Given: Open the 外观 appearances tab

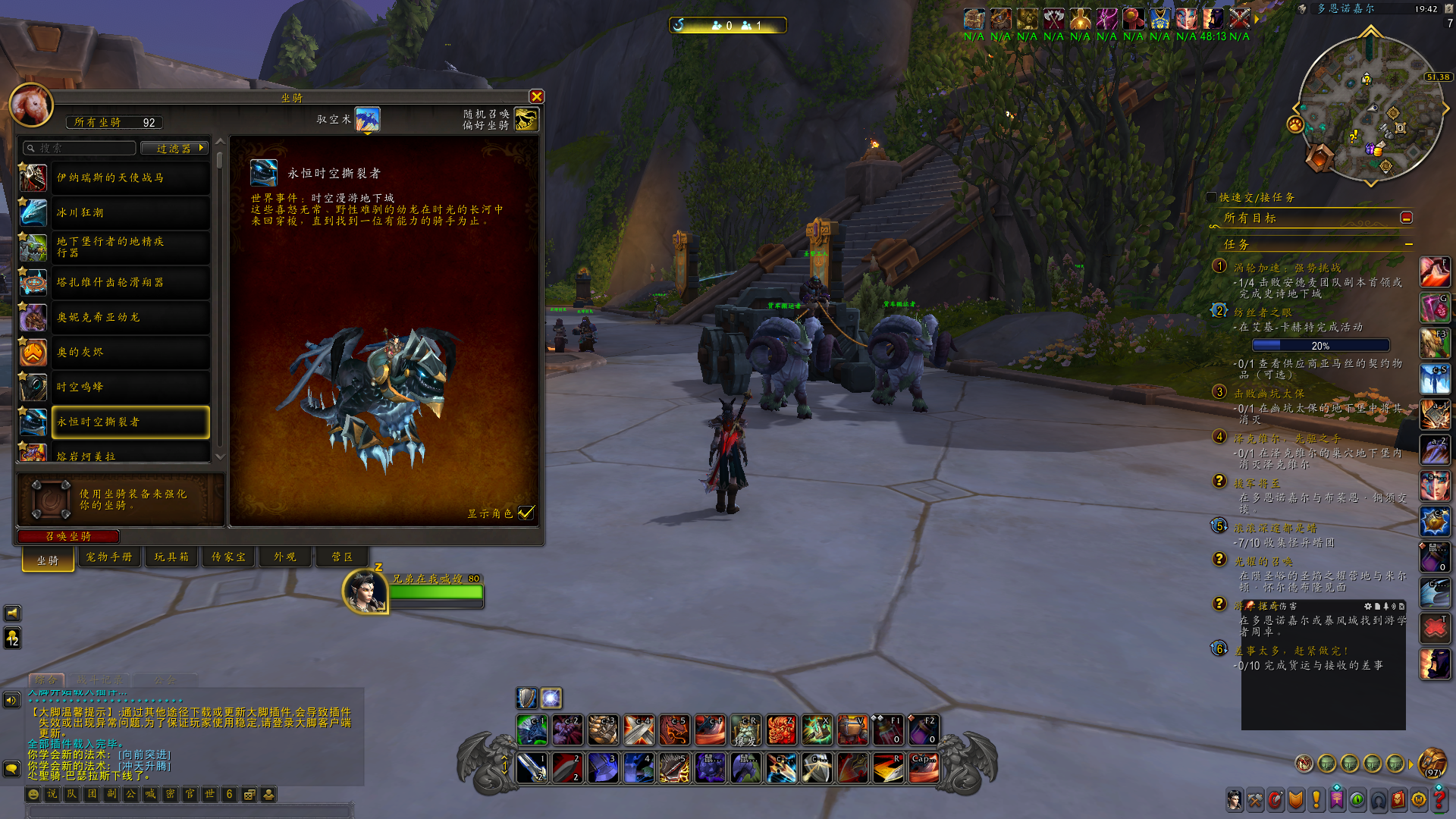Looking at the screenshot, I should [x=284, y=557].
